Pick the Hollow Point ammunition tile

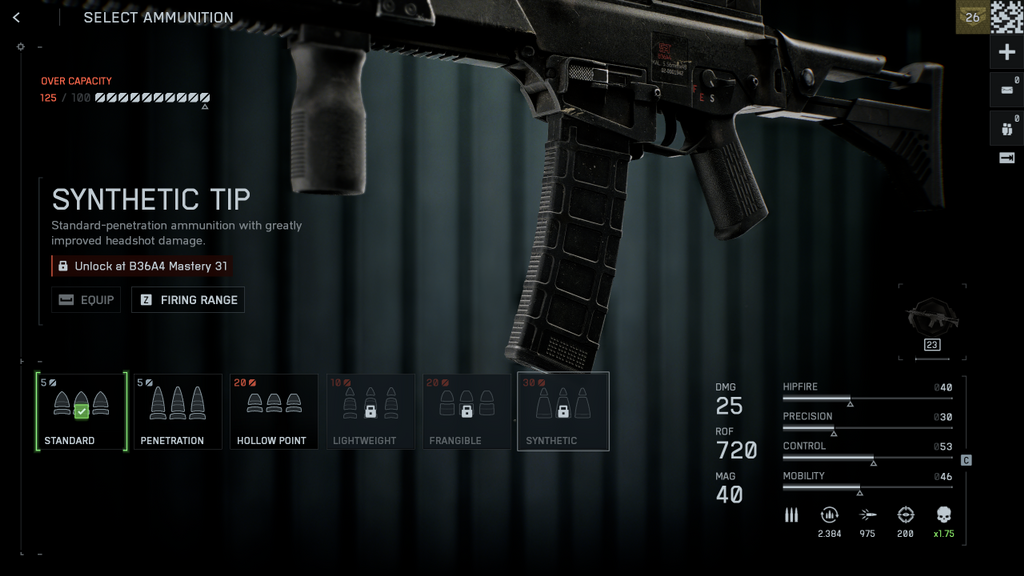pos(274,411)
